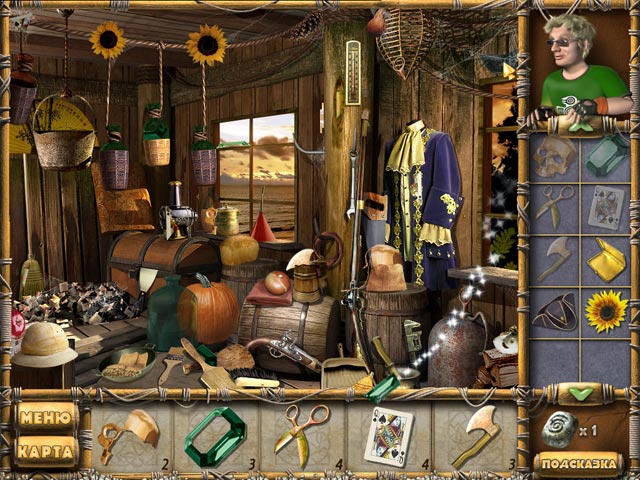
Task: Pick the axe in the side panel
Action: click(x=554, y=259)
